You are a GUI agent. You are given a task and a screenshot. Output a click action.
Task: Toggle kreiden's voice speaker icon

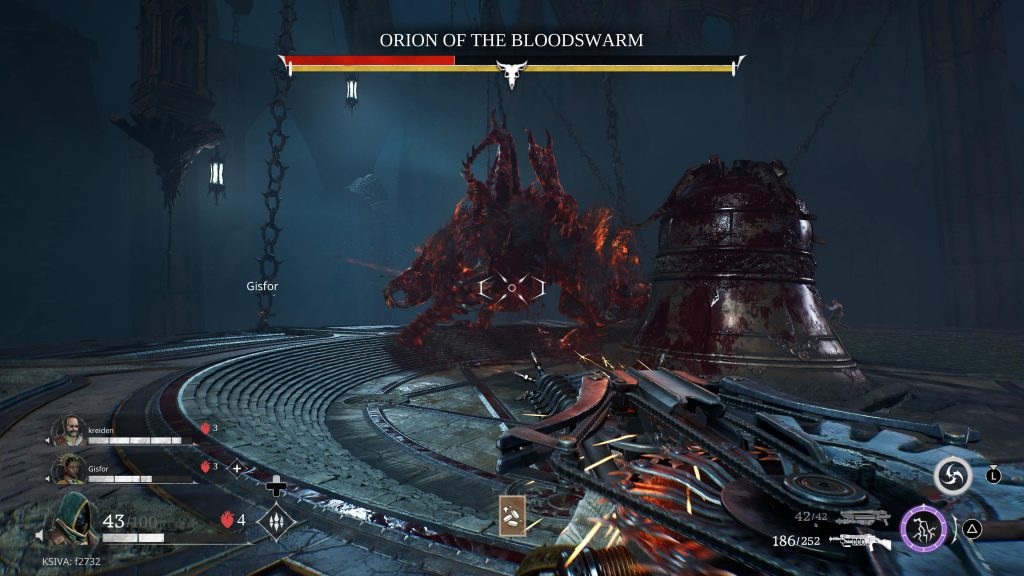48,440
